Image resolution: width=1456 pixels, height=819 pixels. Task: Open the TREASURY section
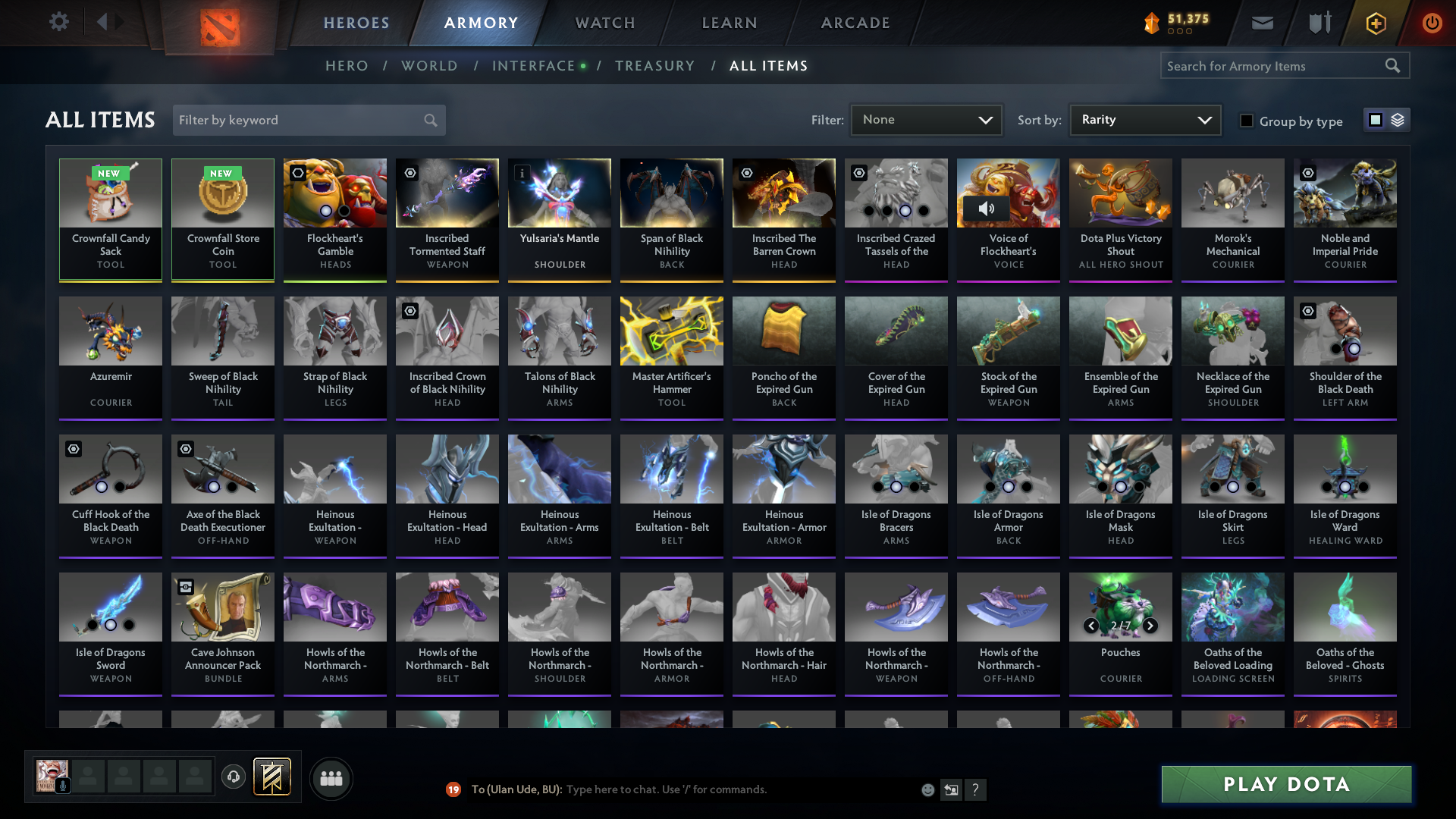pos(655,66)
